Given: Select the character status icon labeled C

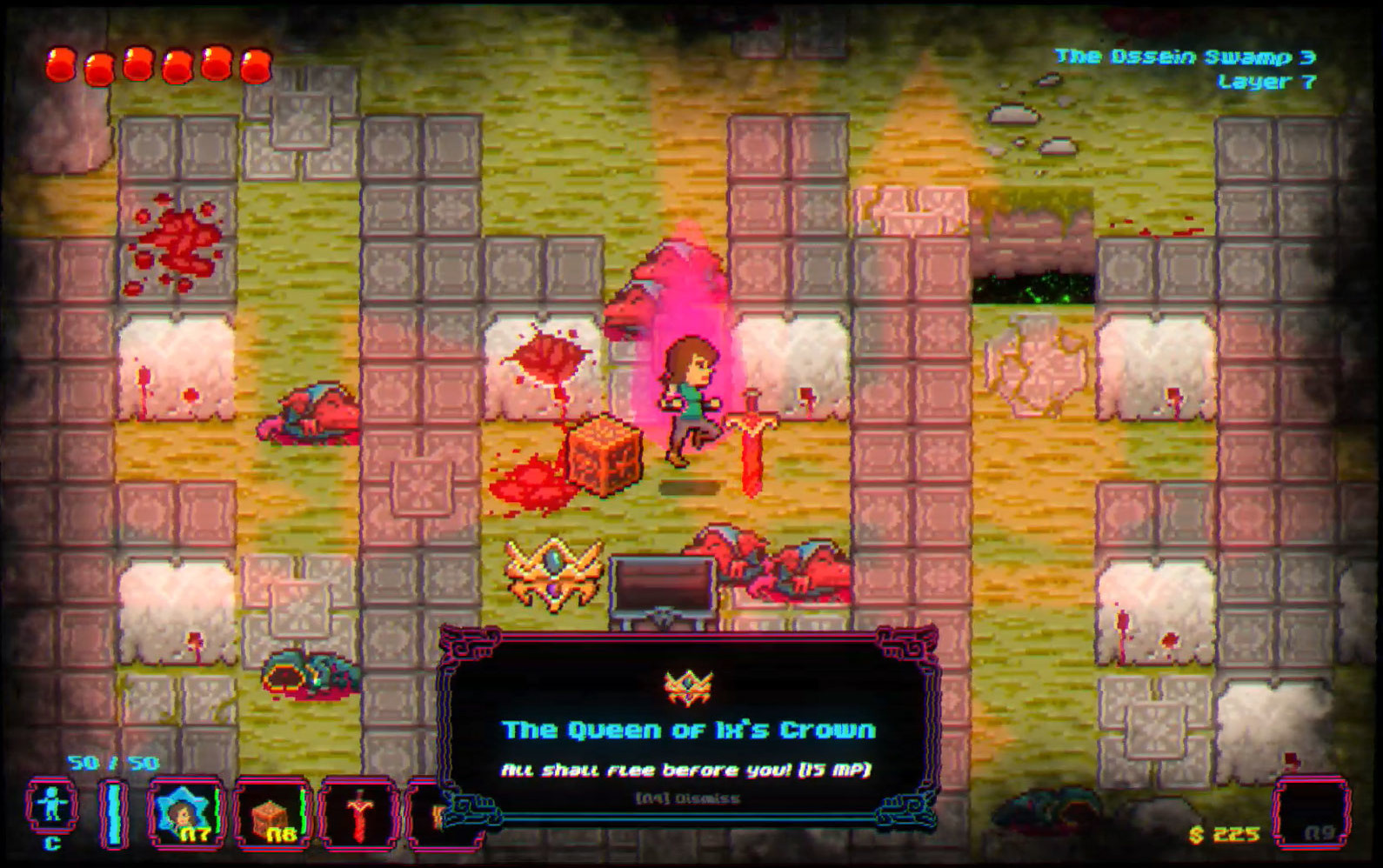Looking at the screenshot, I should tap(52, 804).
